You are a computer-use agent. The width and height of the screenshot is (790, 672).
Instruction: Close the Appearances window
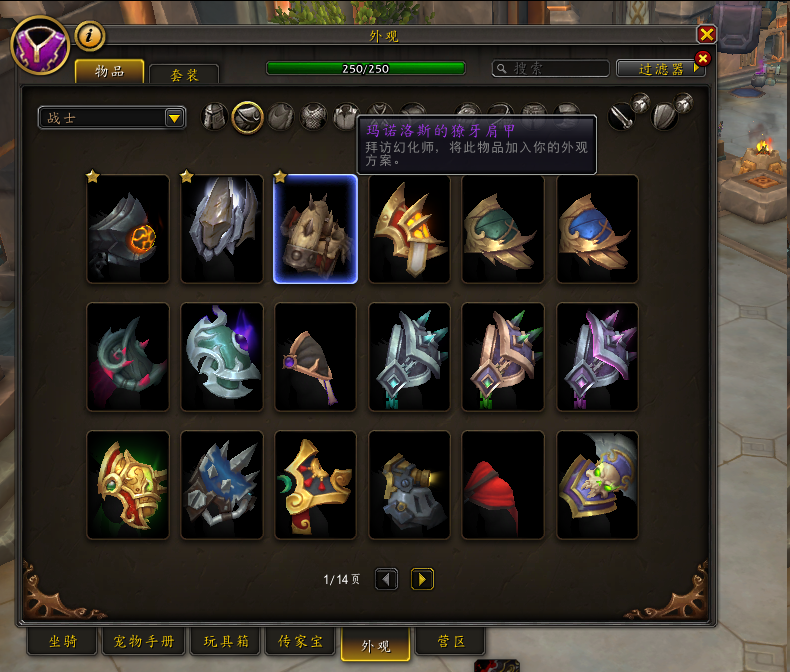coord(706,34)
